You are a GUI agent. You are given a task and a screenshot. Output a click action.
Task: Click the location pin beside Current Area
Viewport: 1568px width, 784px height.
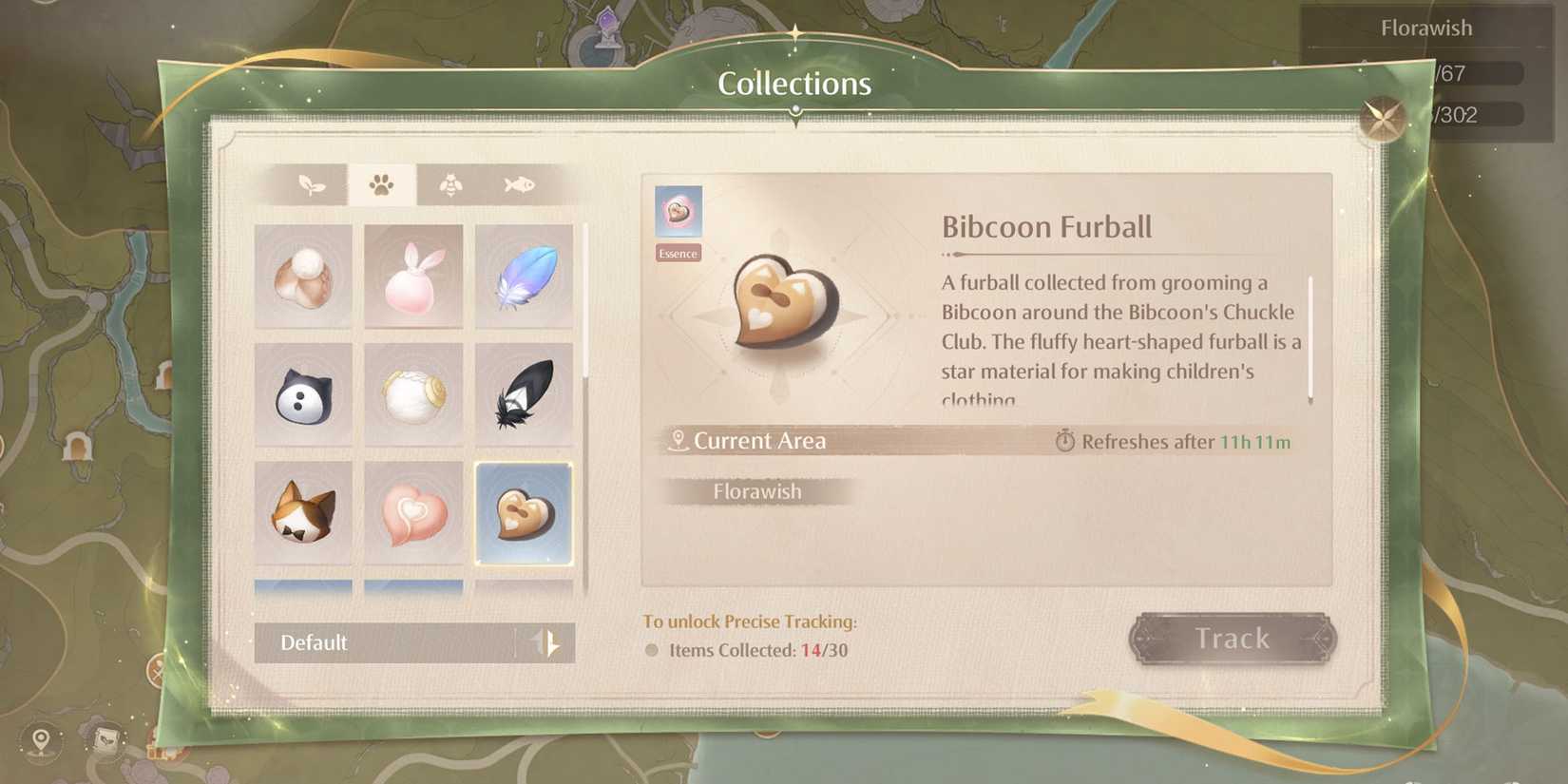coord(677,440)
